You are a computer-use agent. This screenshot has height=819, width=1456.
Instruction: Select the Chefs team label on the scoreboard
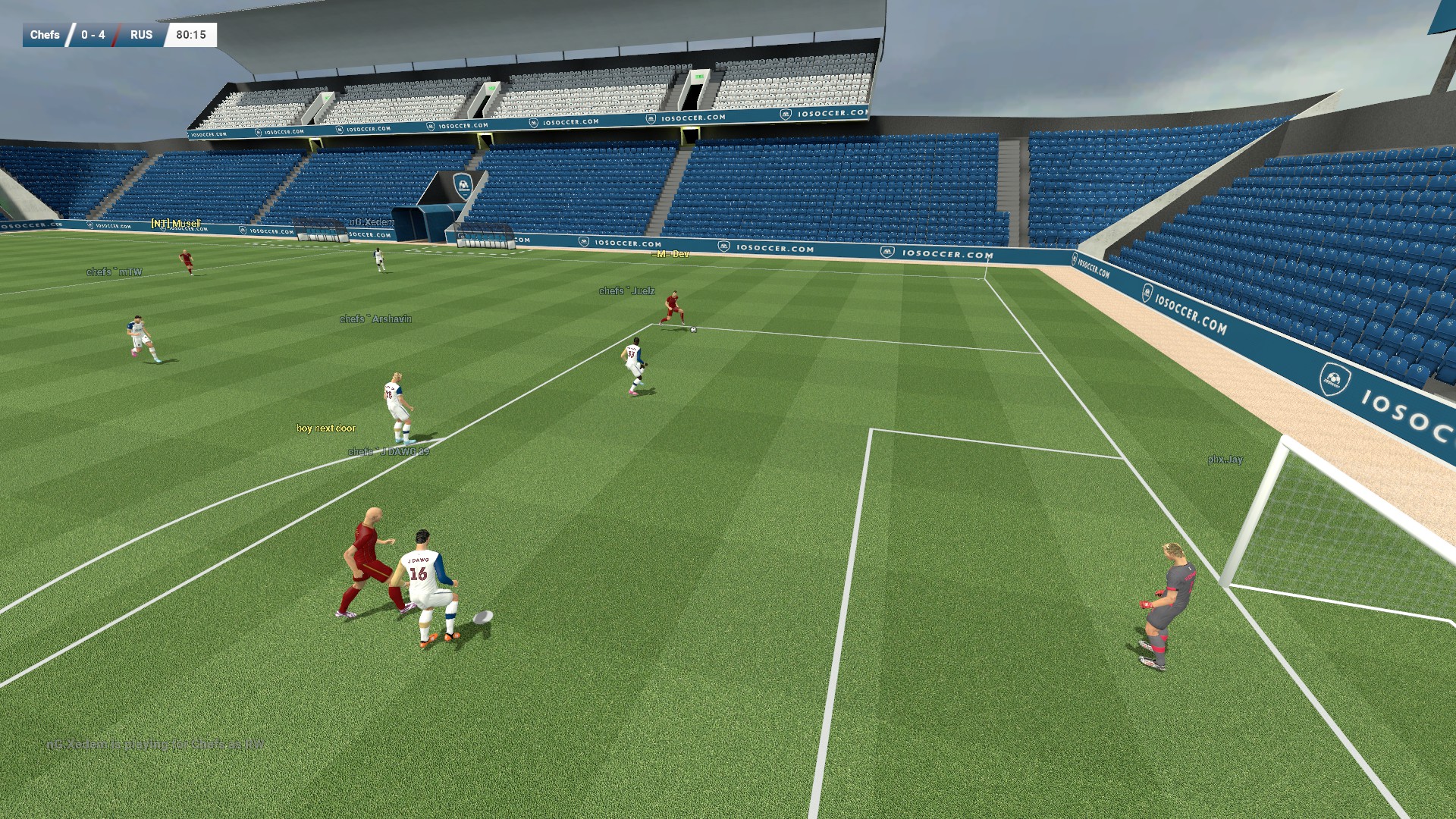(44, 35)
